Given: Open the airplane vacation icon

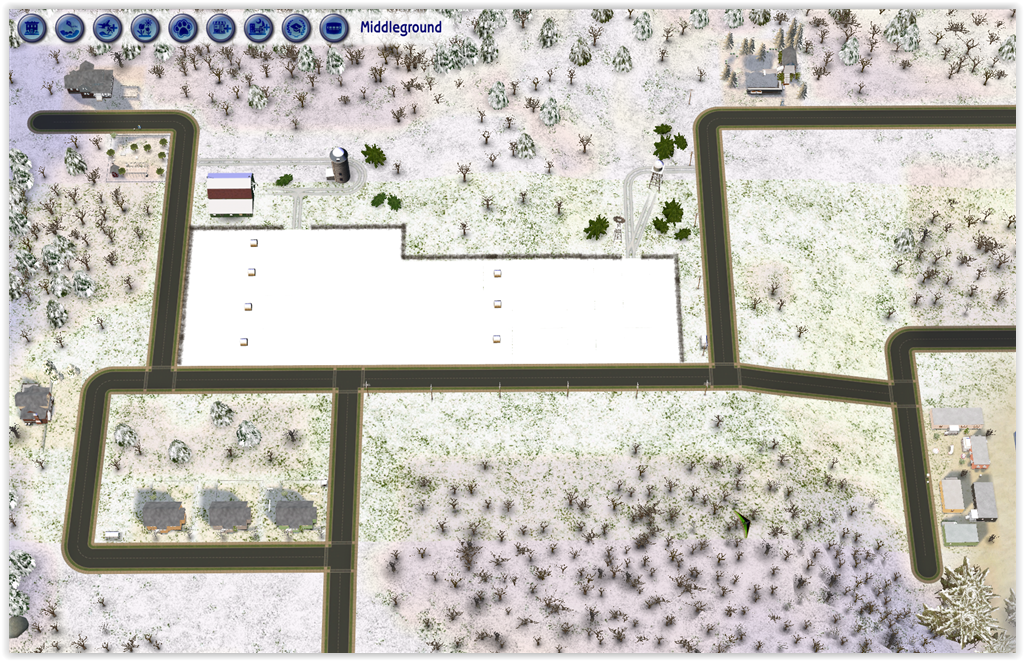Looking at the screenshot, I should (108, 28).
